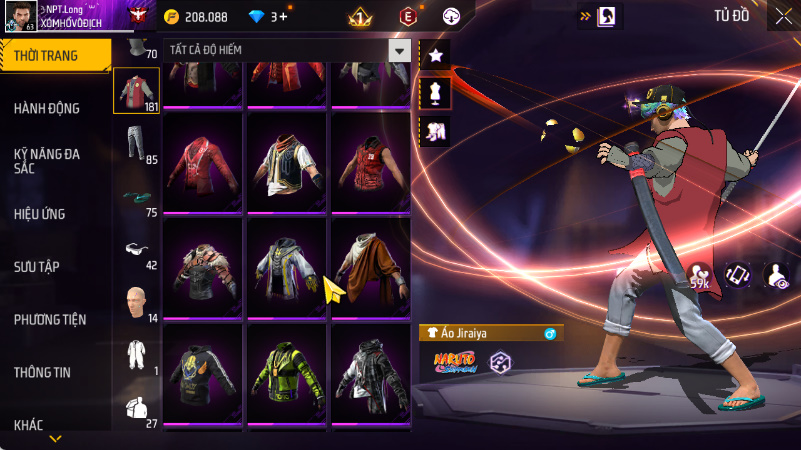801x450 pixels.
Task: Click the gold coin balance
Action: (x=196, y=17)
